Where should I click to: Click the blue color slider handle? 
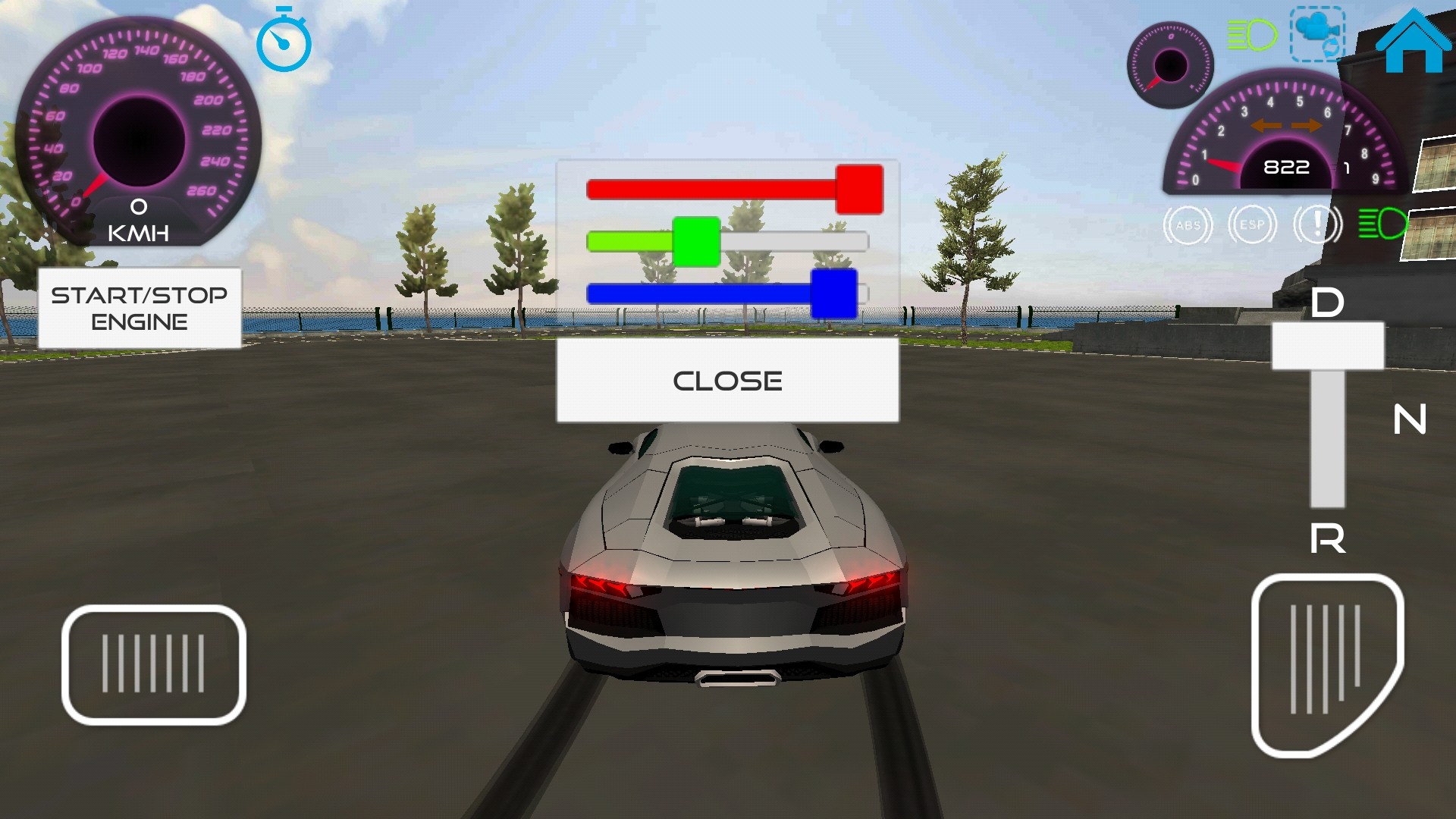pyautogui.click(x=833, y=293)
